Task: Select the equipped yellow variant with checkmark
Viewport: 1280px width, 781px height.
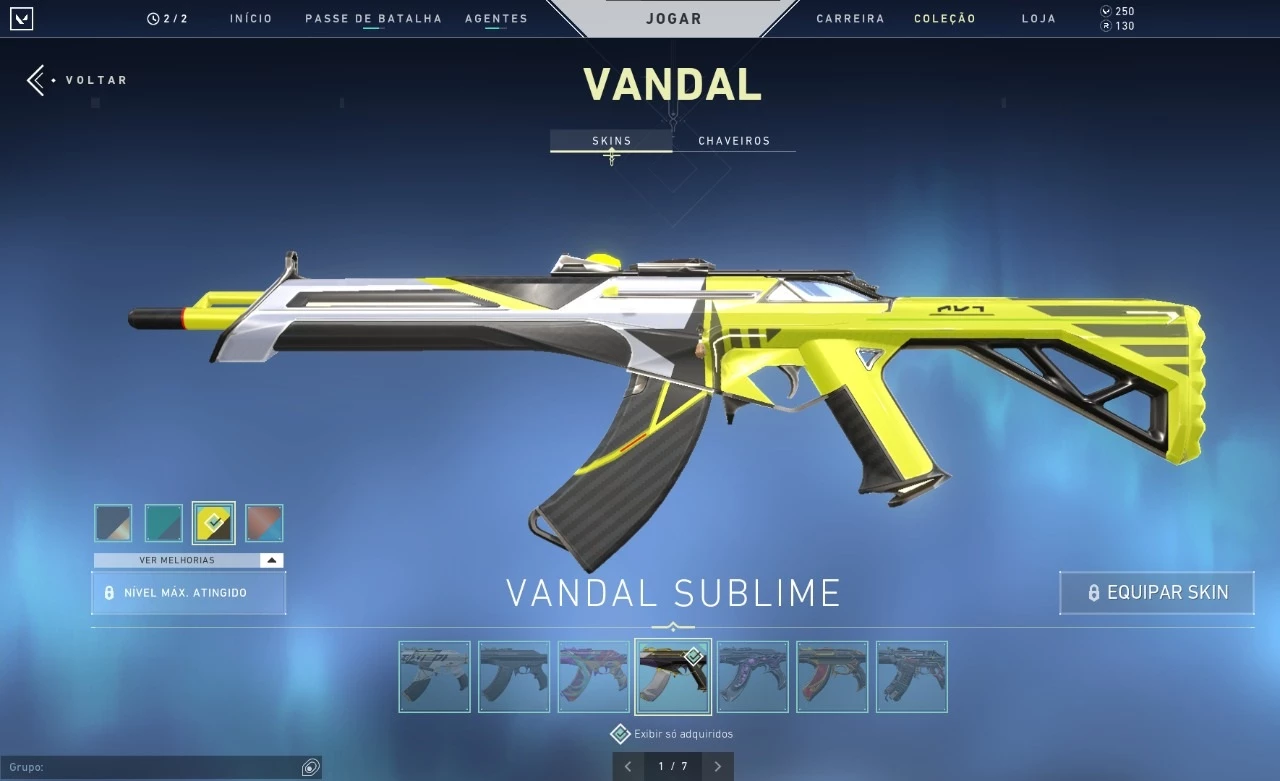Action: [213, 522]
